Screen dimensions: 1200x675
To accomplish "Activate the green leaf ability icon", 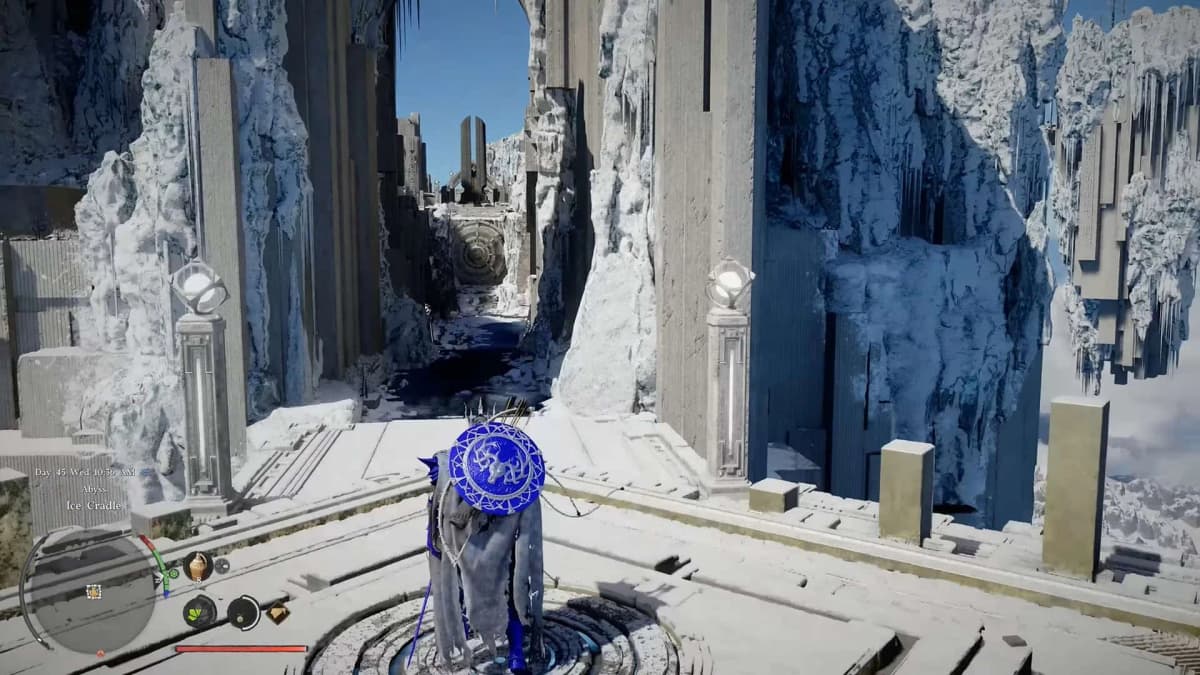I will tap(199, 612).
